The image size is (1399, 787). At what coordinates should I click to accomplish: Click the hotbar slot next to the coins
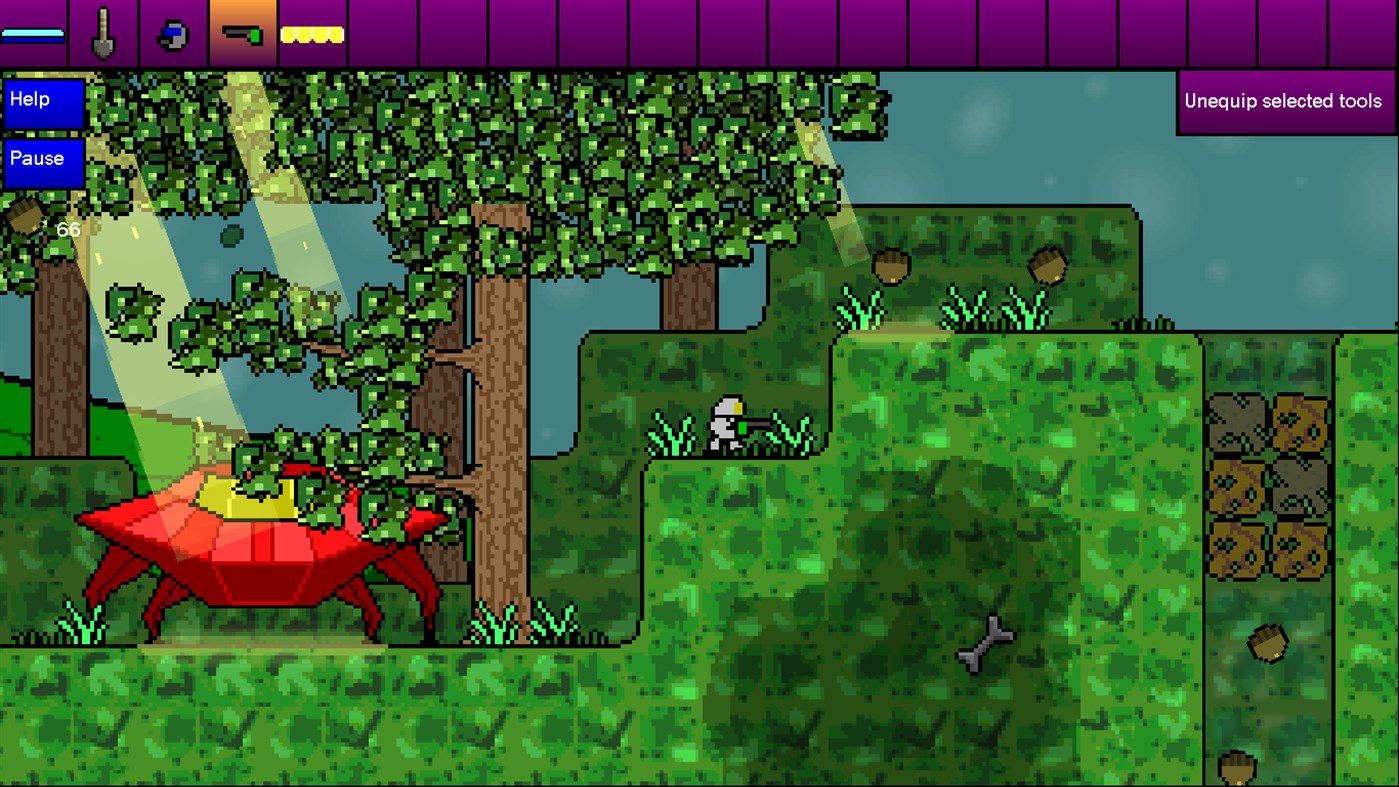point(380,30)
